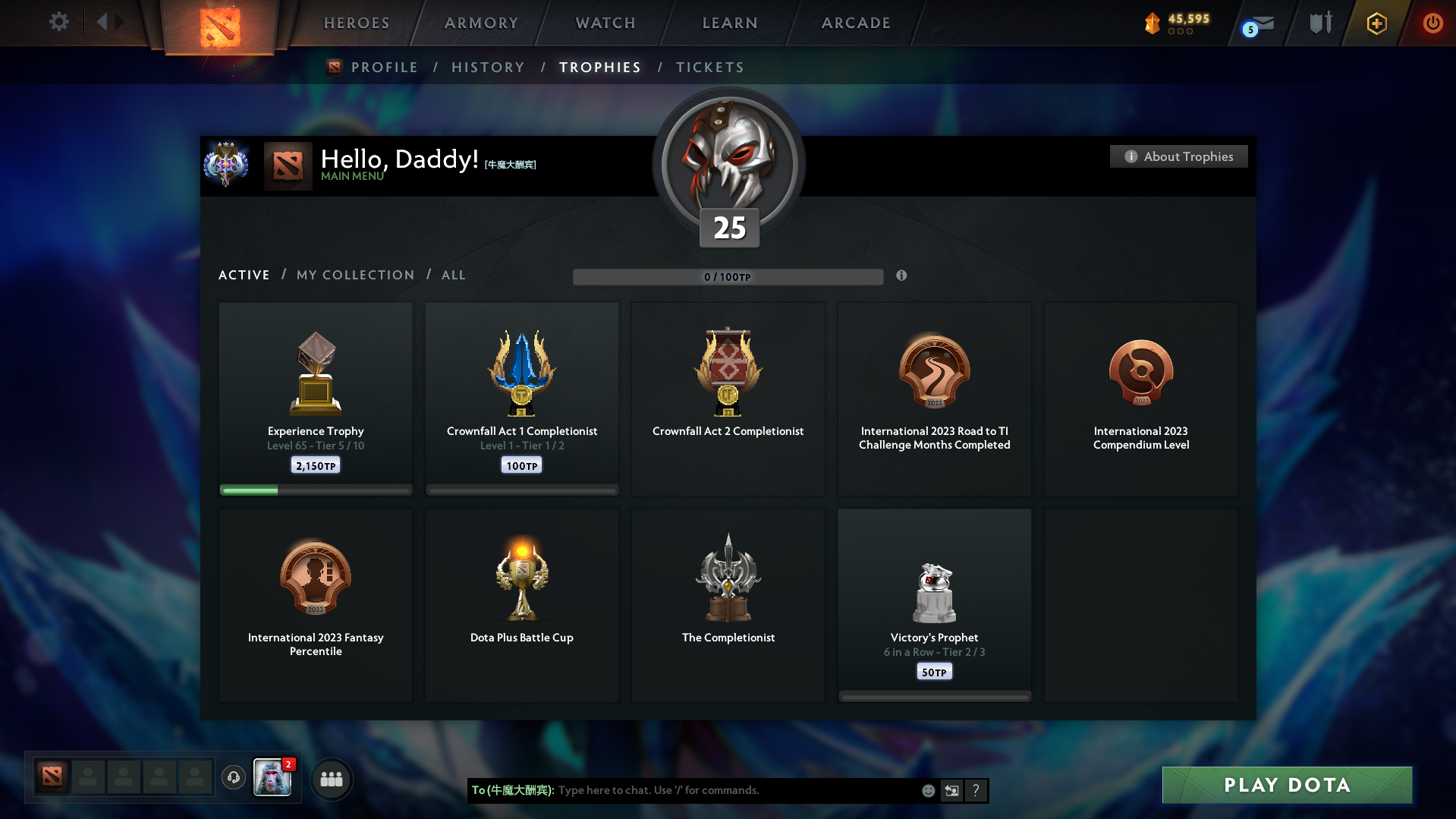This screenshot has height=819, width=1456.
Task: Click the About Trophies button
Action: [x=1178, y=156]
